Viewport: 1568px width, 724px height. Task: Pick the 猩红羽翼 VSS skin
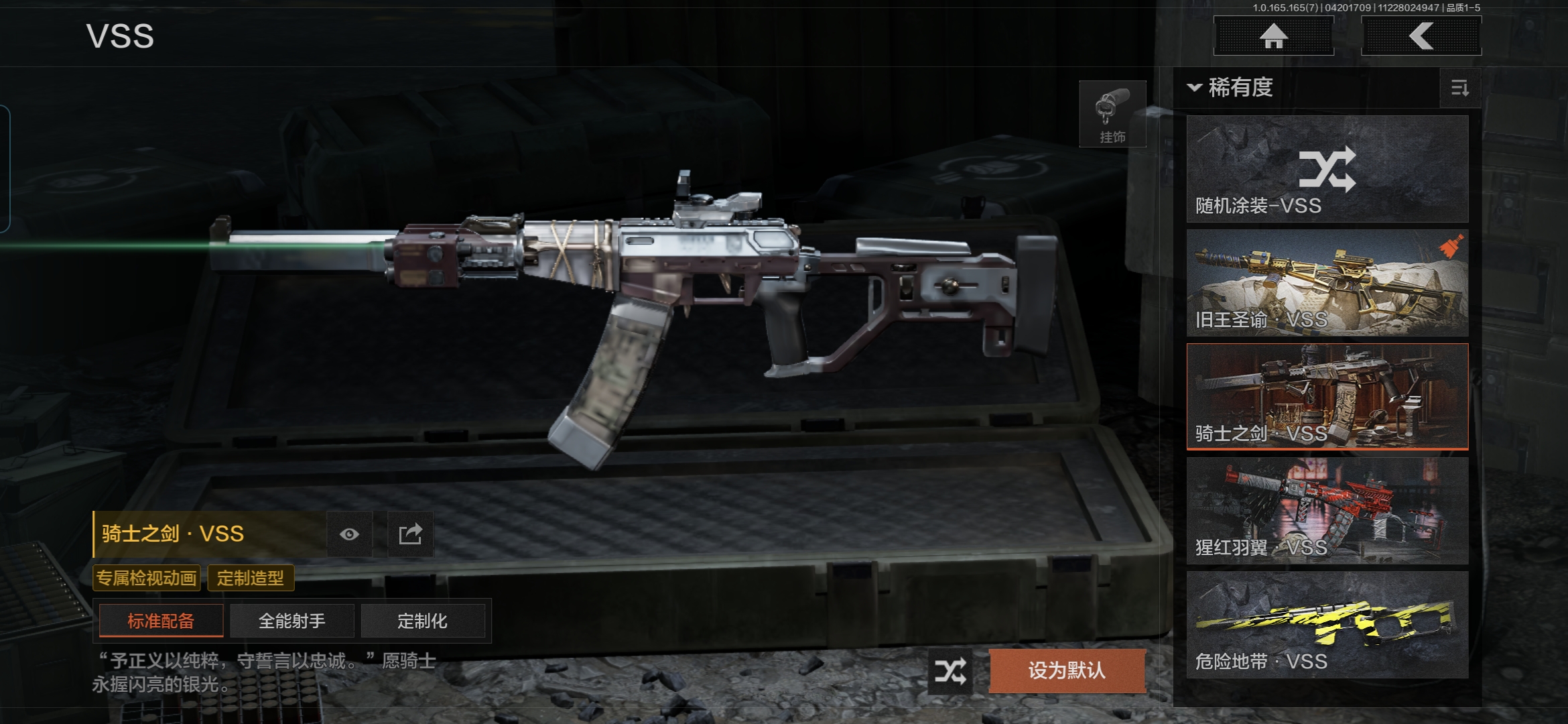coord(1327,511)
